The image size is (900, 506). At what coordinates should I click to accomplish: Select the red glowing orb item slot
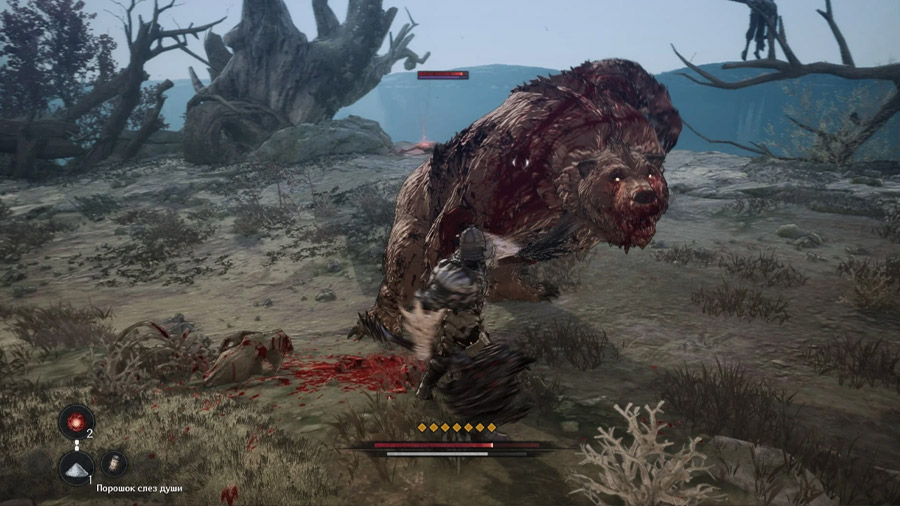[x=76, y=421]
